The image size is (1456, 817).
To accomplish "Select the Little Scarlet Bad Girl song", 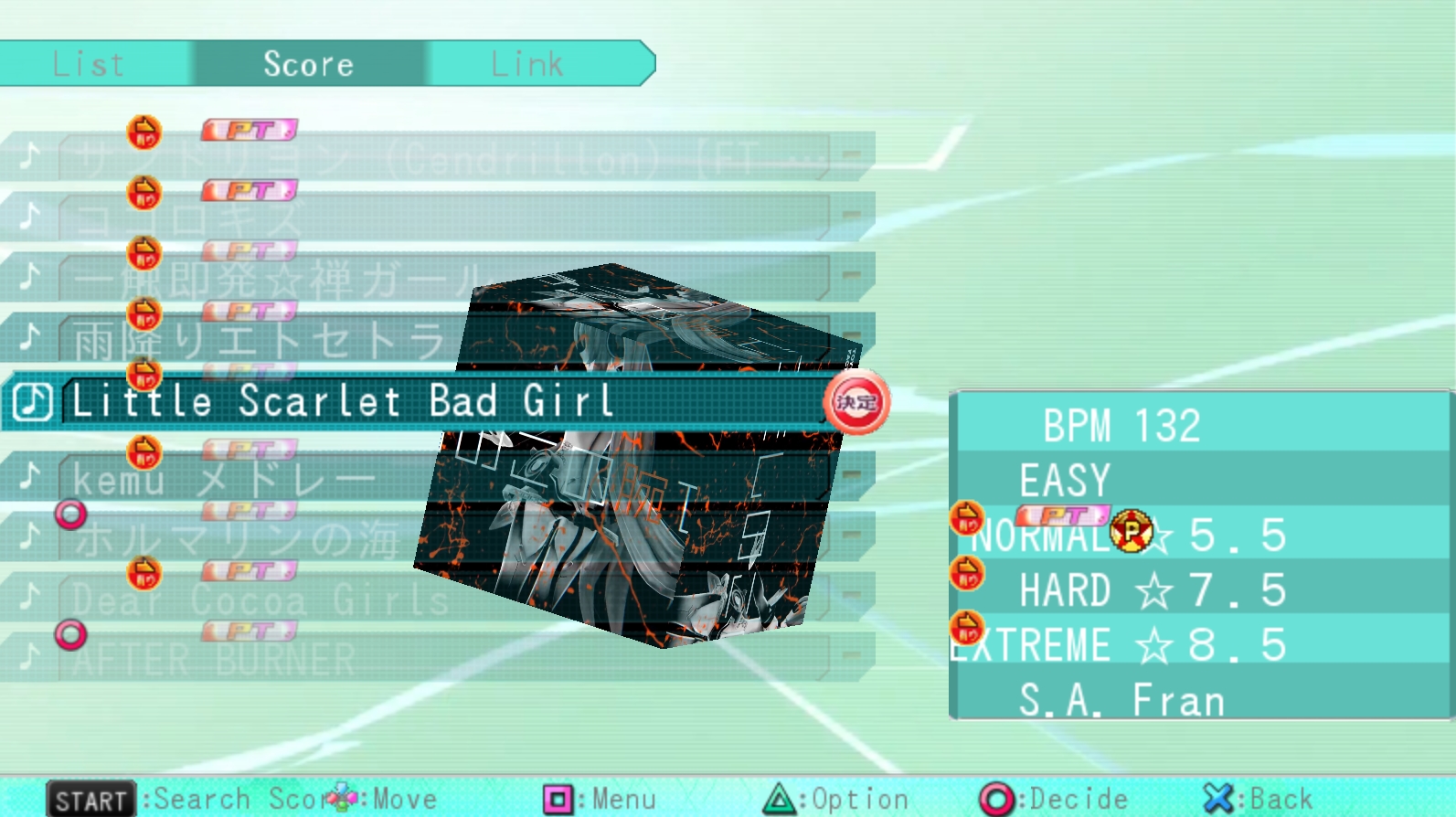I will pos(343,402).
